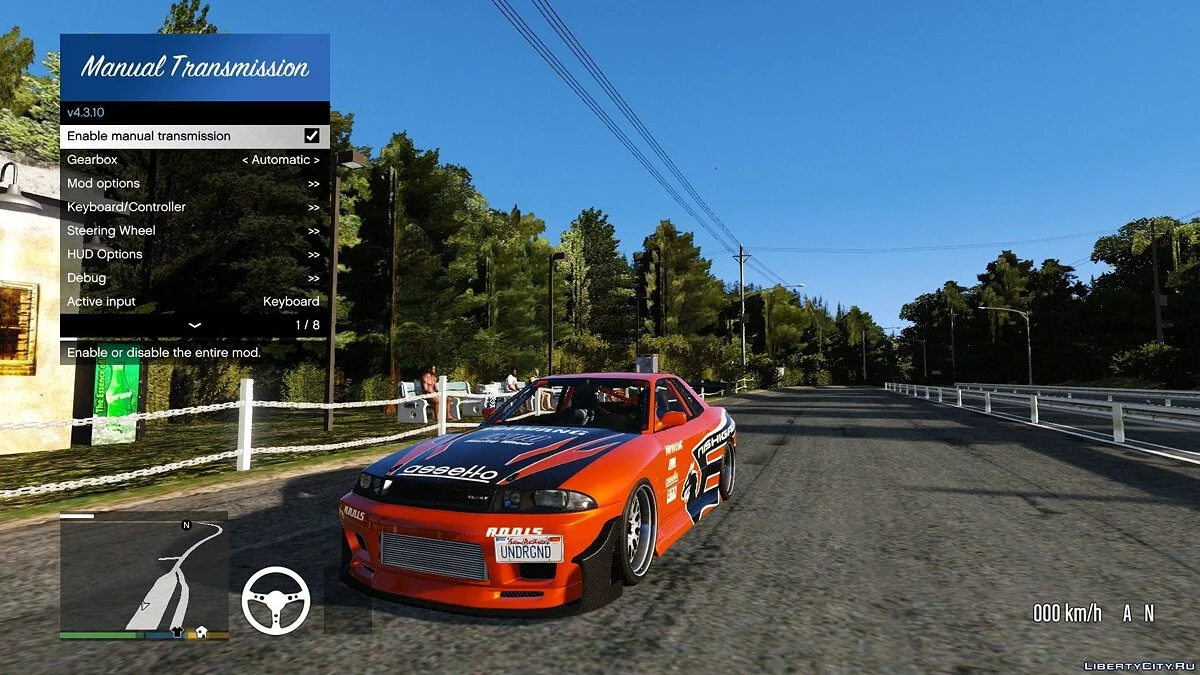Open HUD Options submenu
This screenshot has height=675, width=1200.
coord(194,255)
